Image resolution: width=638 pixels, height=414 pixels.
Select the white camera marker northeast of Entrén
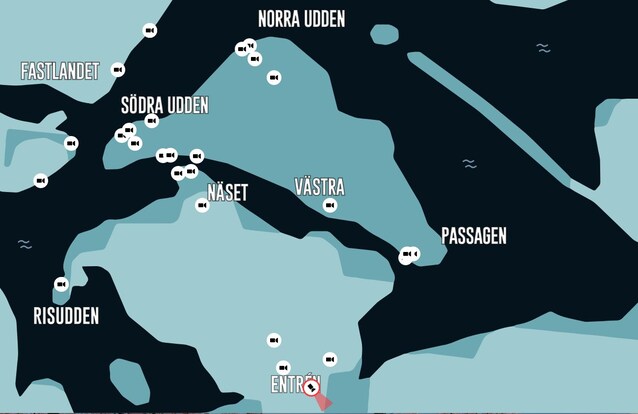pos(330,359)
